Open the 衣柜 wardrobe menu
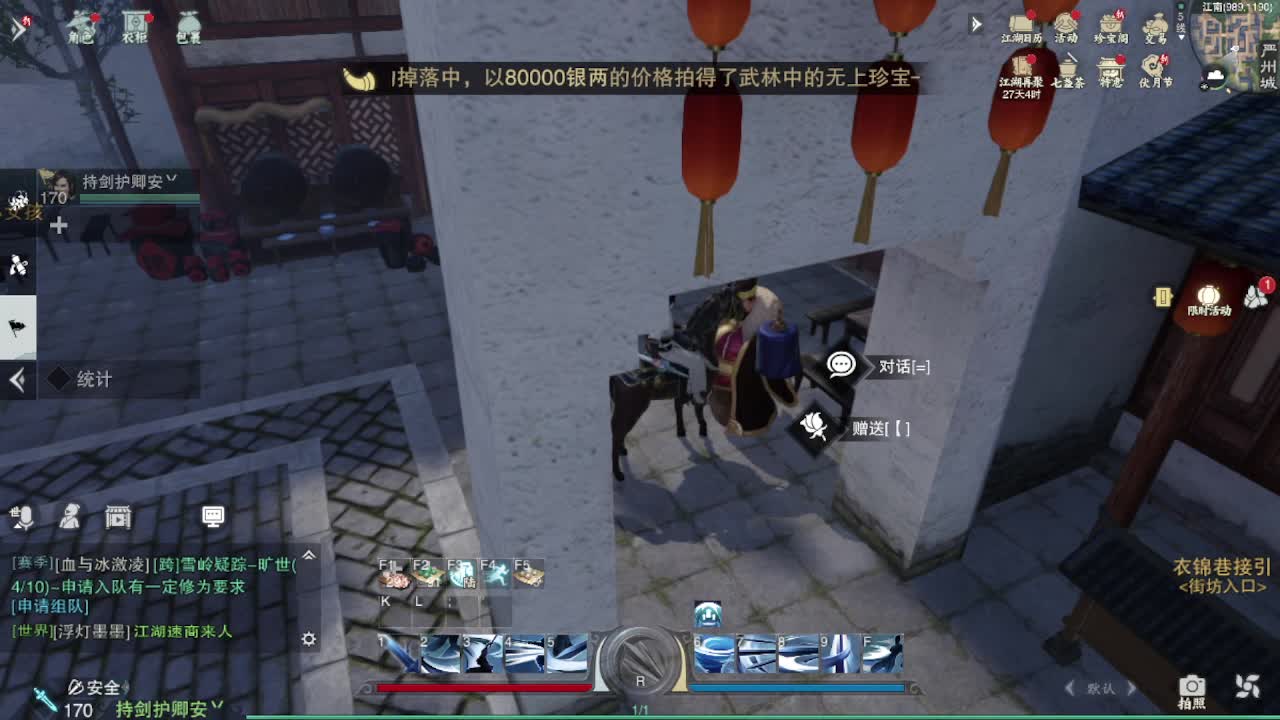 (x=135, y=20)
